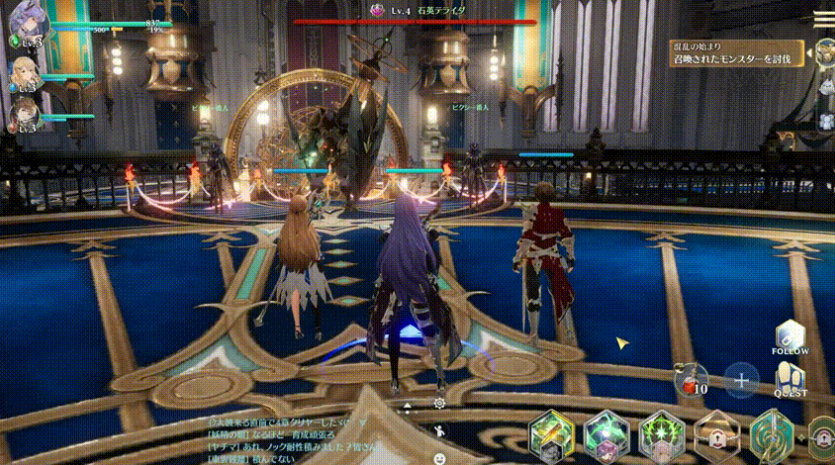
Task: Select the teal spiral skill icon
Action: pyautogui.click(x=771, y=436)
